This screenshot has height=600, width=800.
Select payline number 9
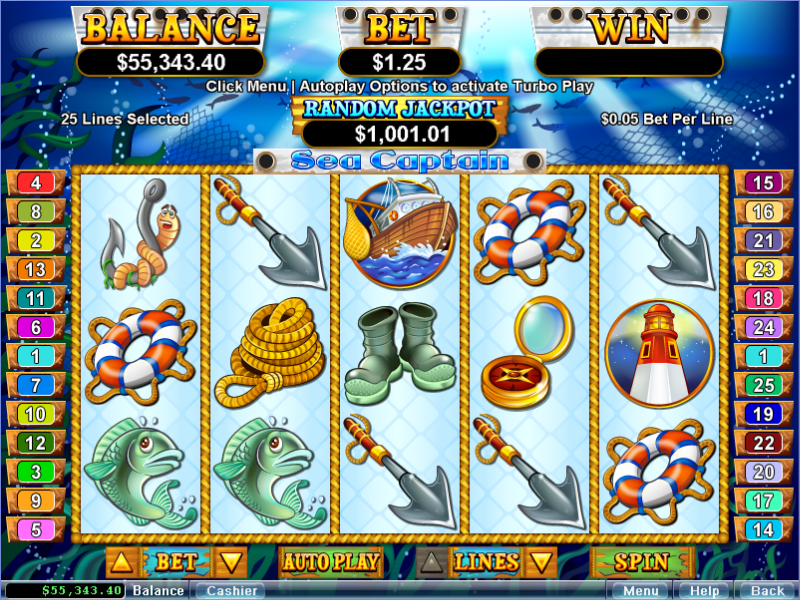pyautogui.click(x=36, y=501)
